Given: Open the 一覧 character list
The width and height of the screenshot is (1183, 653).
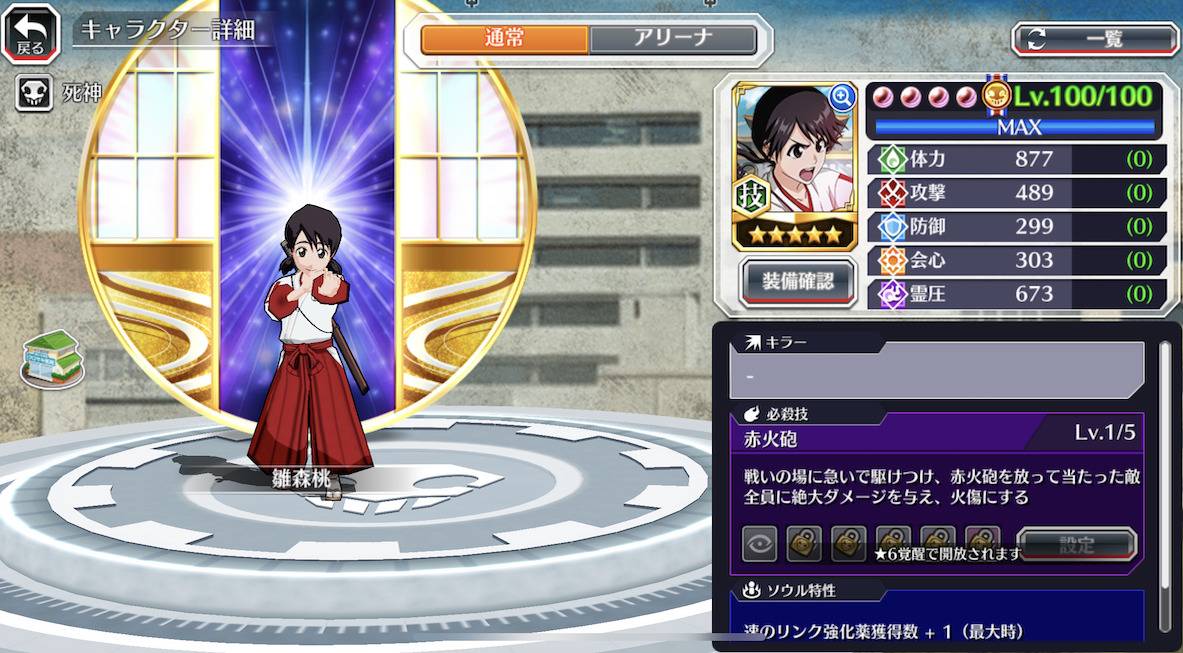Looking at the screenshot, I should click(x=1095, y=39).
